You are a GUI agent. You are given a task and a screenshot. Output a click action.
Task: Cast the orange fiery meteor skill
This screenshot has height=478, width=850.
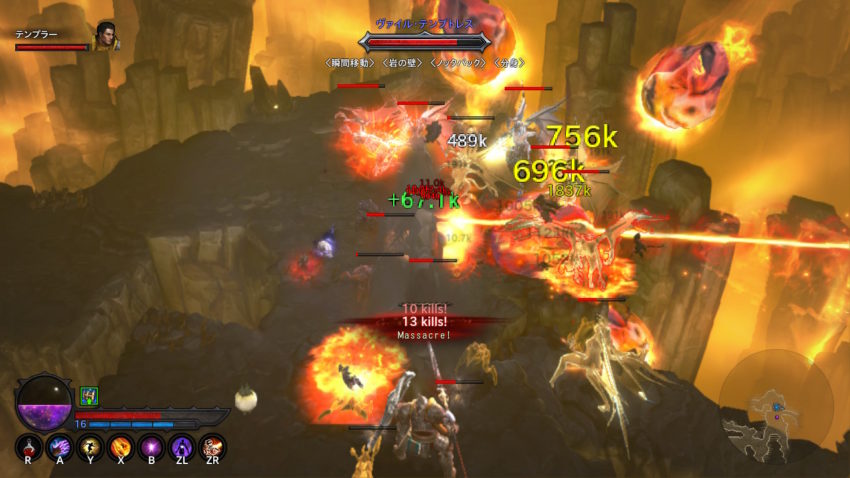coord(121,446)
